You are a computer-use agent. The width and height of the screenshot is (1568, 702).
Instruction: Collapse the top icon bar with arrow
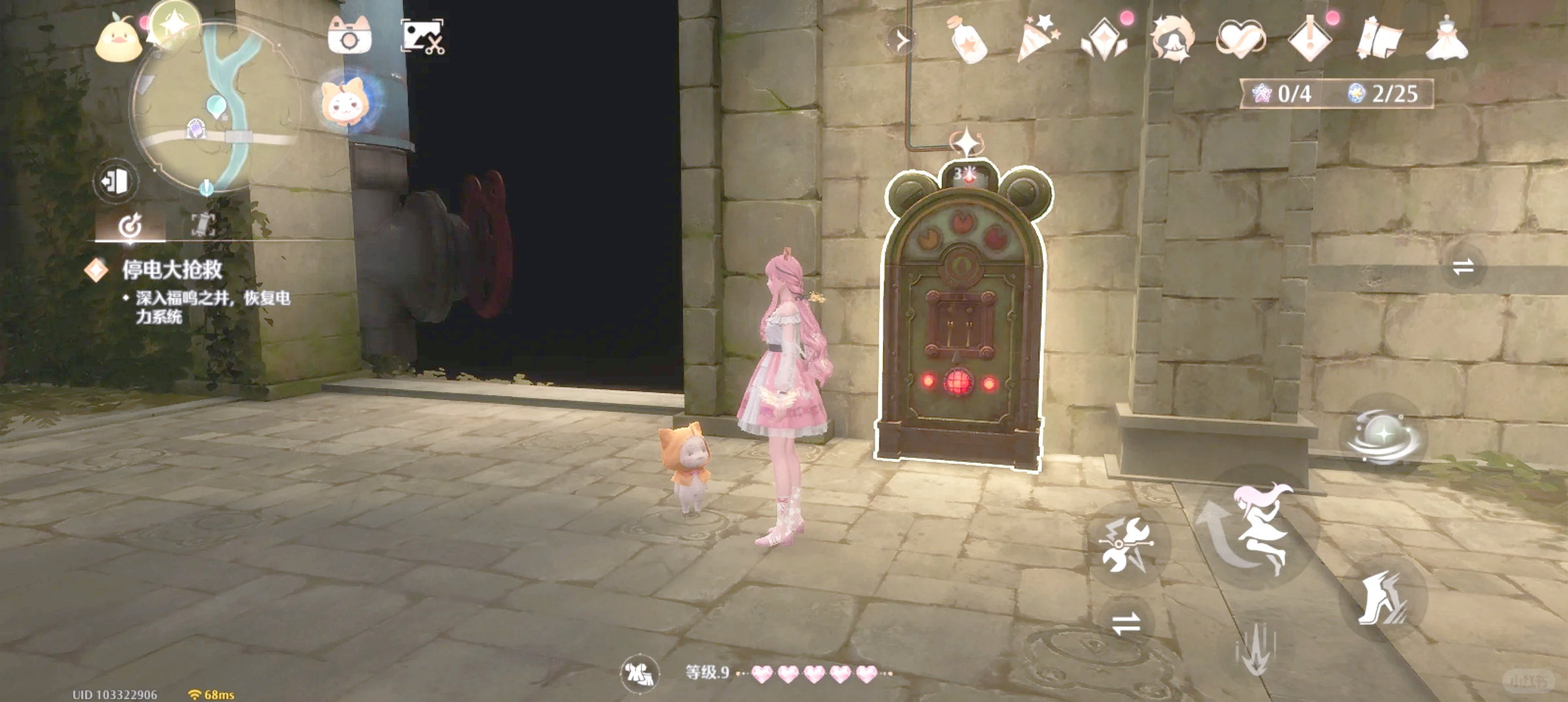pos(902,41)
